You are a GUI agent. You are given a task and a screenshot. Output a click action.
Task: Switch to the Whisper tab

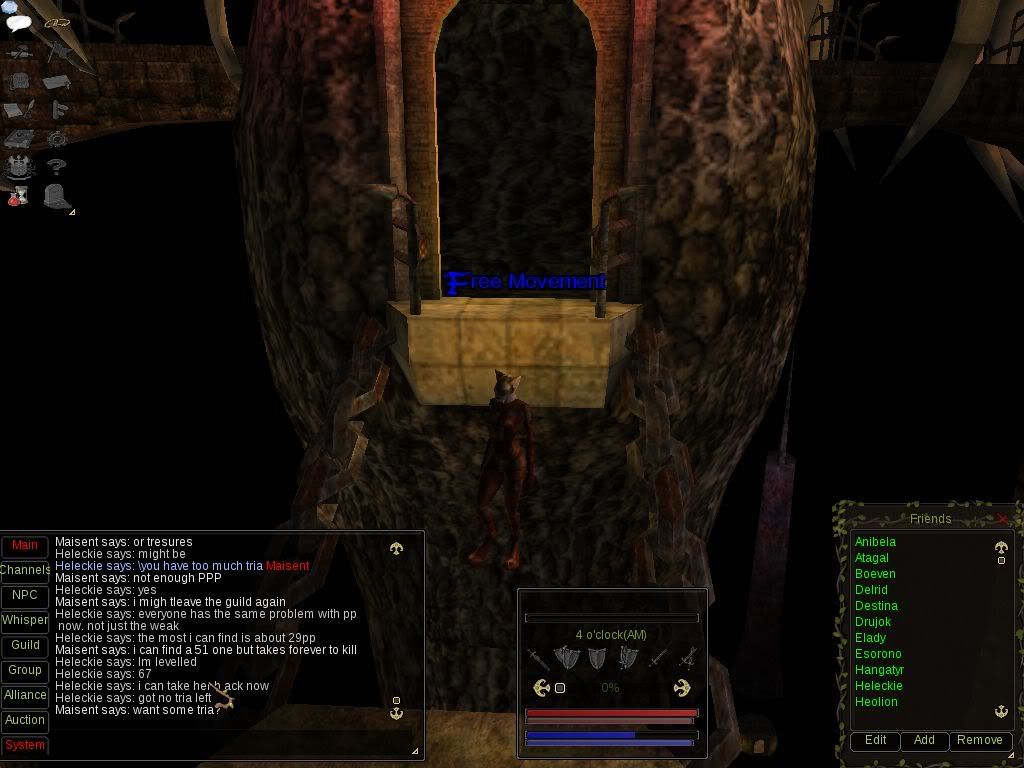(25, 621)
